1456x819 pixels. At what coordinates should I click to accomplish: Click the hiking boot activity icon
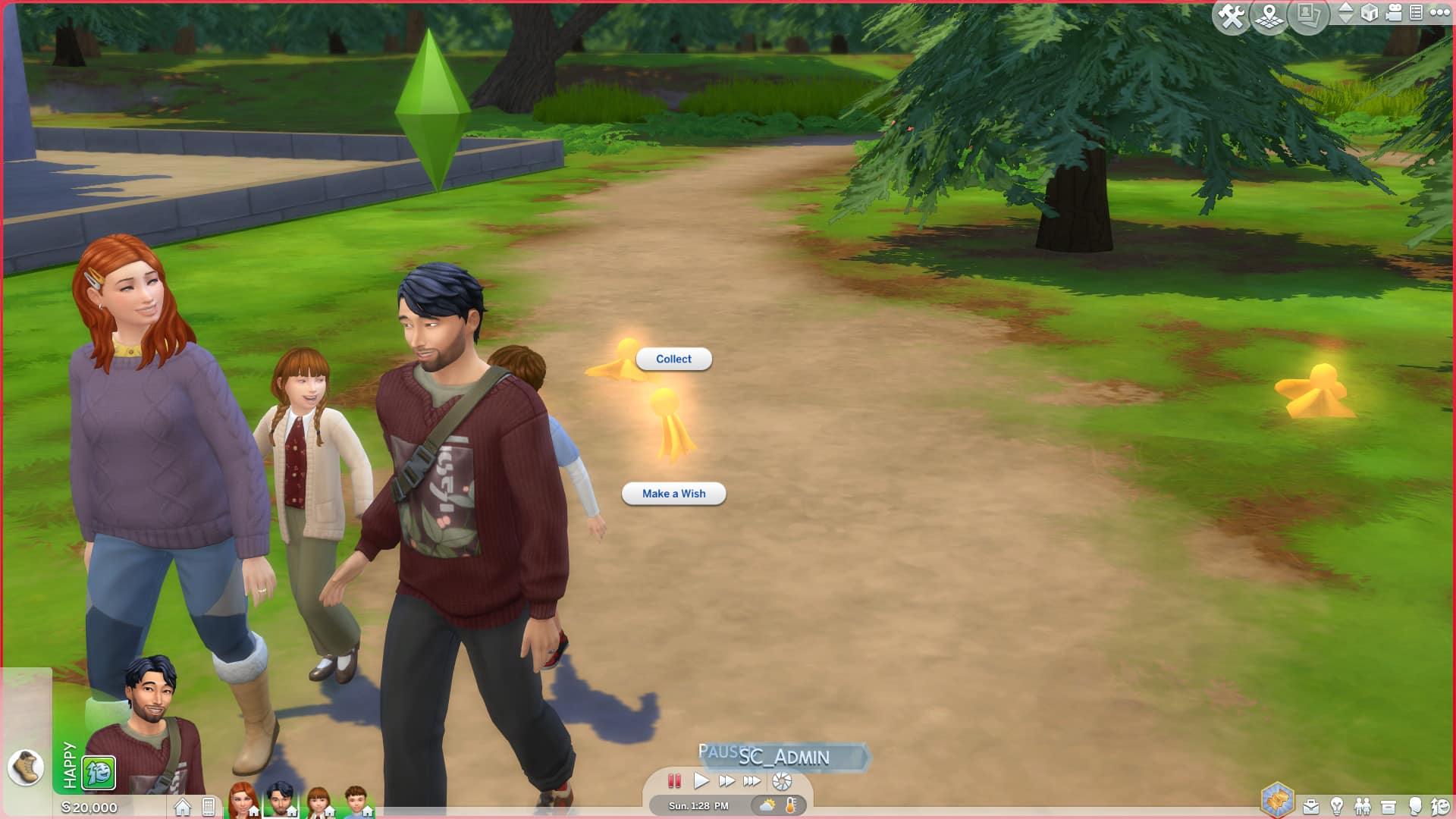coord(26,767)
